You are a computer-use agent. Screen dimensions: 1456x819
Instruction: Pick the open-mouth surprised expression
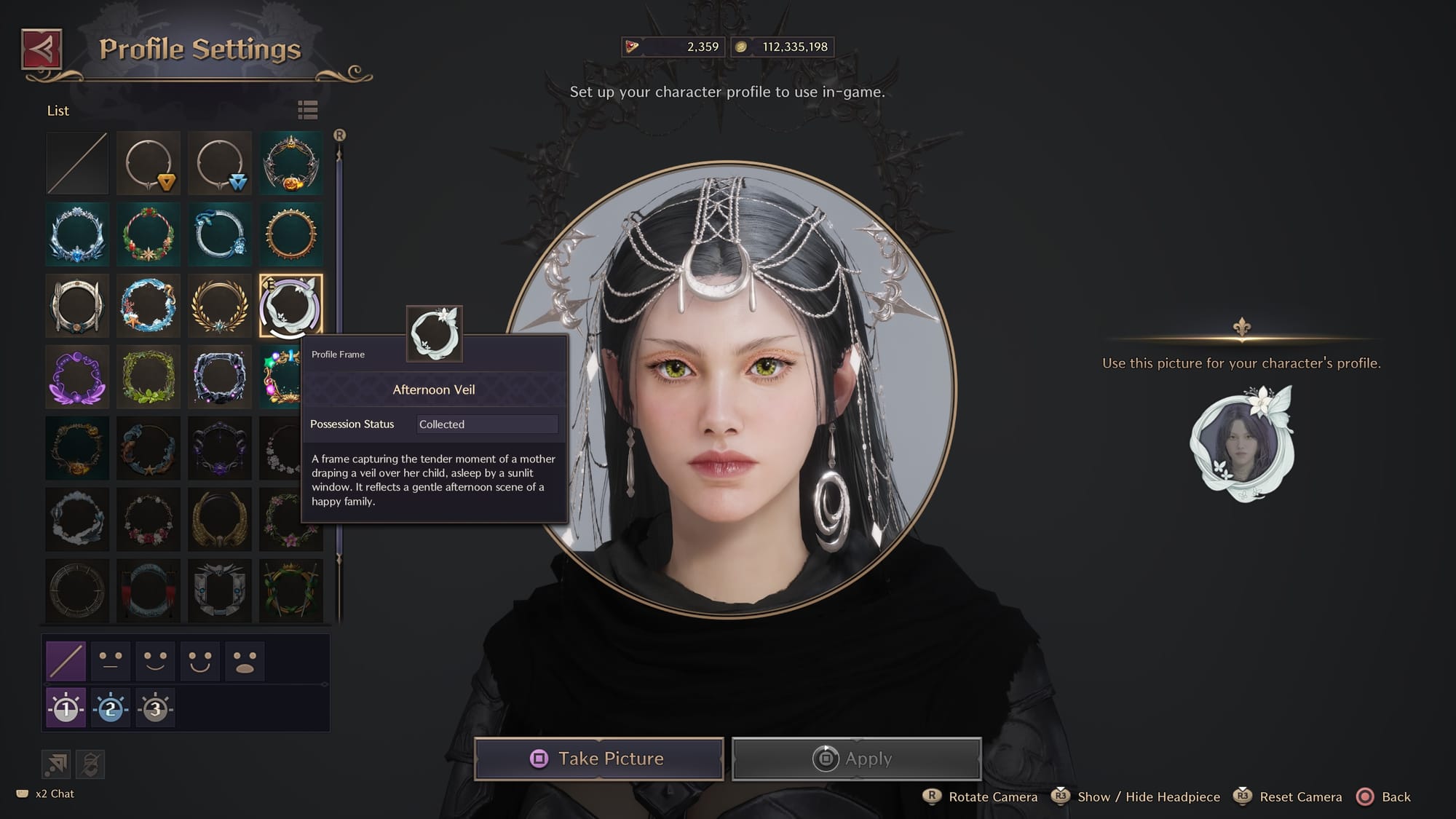tap(245, 661)
